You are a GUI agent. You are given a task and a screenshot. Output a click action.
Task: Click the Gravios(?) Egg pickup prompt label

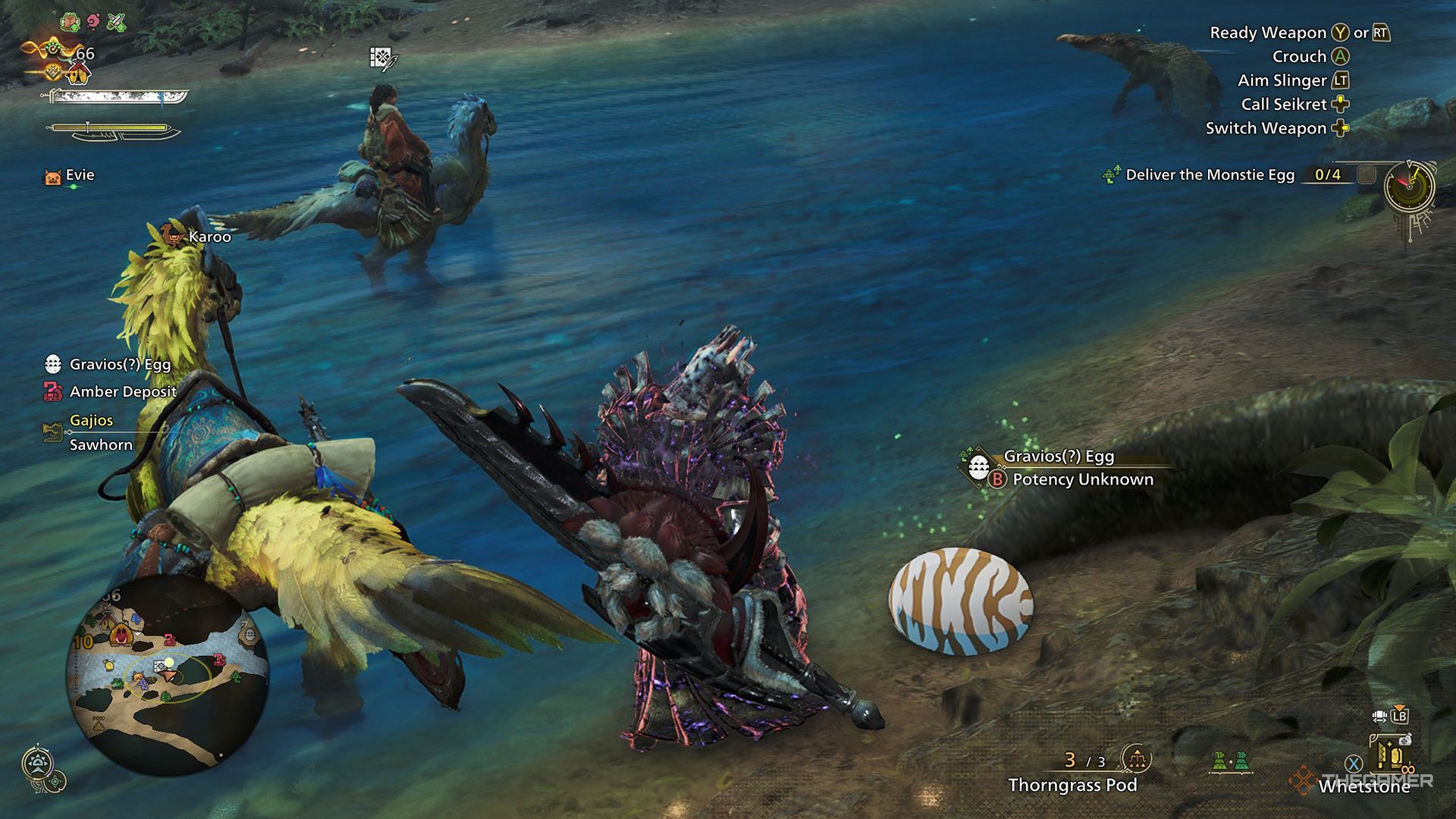coord(1059,457)
